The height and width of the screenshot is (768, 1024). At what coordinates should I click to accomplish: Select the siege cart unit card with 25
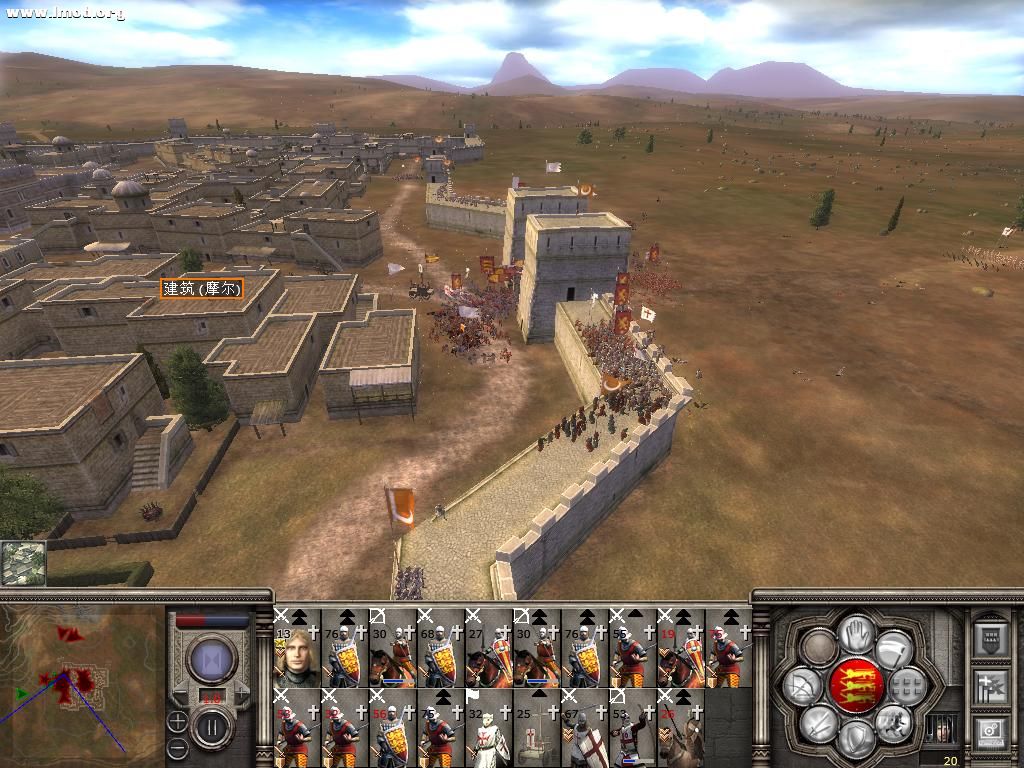pos(537,728)
